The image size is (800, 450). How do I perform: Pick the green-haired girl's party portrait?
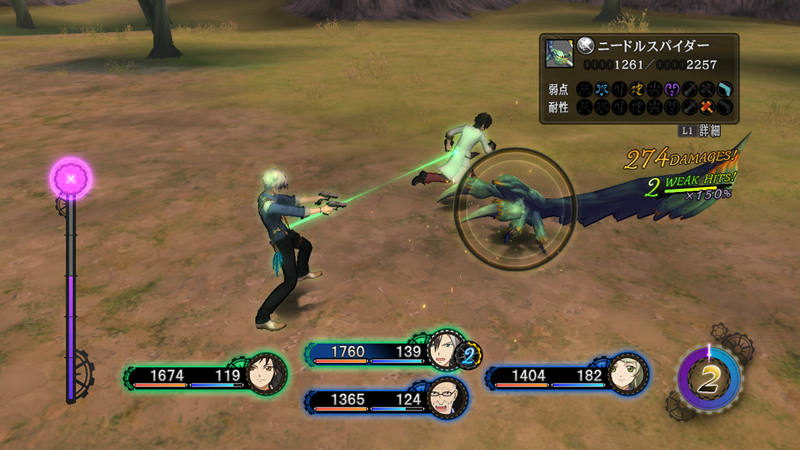pos(628,374)
